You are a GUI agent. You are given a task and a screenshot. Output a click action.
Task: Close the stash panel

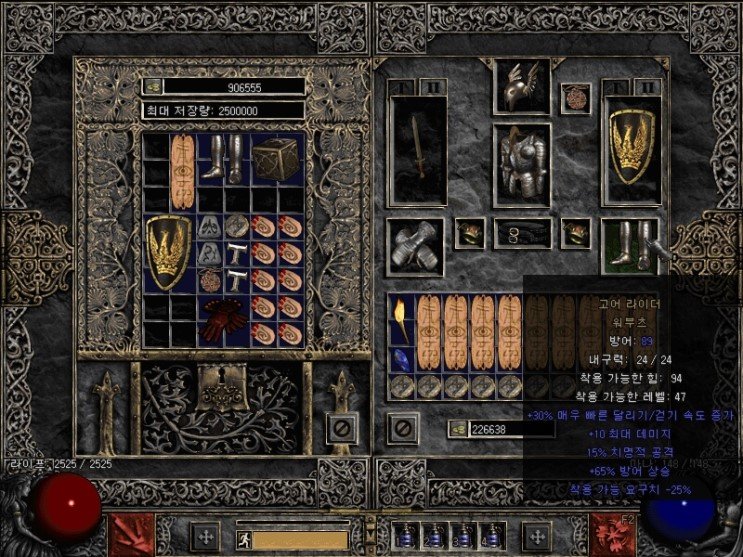[x=342, y=428]
